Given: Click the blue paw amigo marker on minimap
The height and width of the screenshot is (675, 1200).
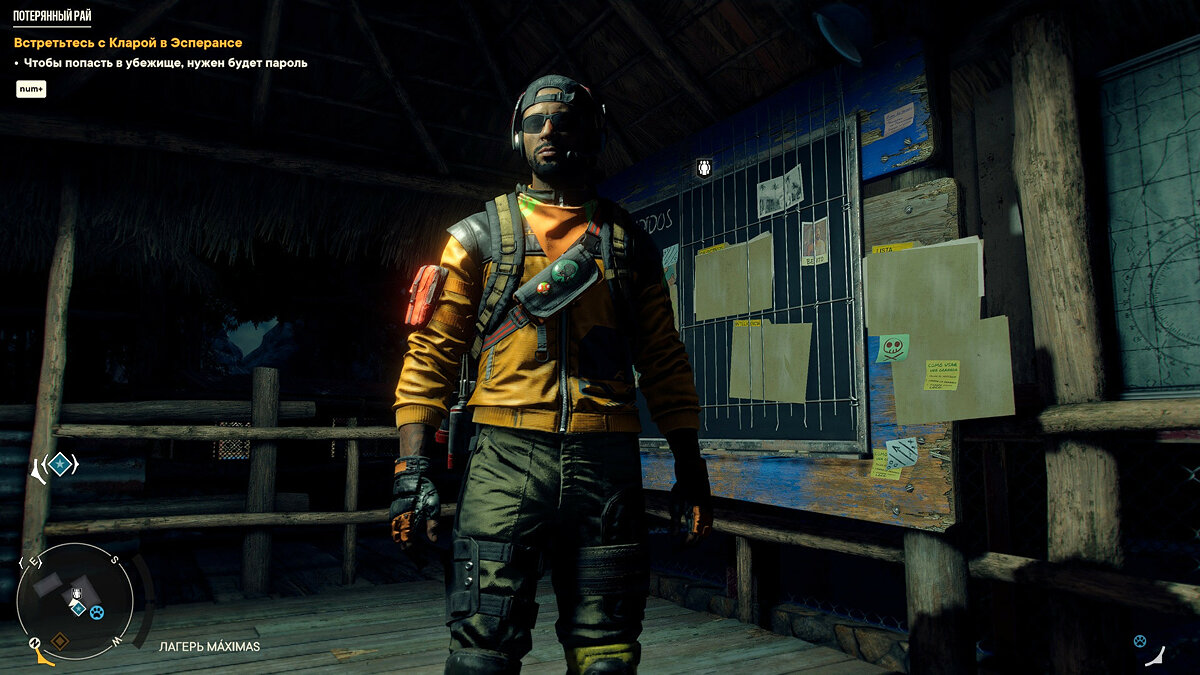Looking at the screenshot, I should [96, 612].
